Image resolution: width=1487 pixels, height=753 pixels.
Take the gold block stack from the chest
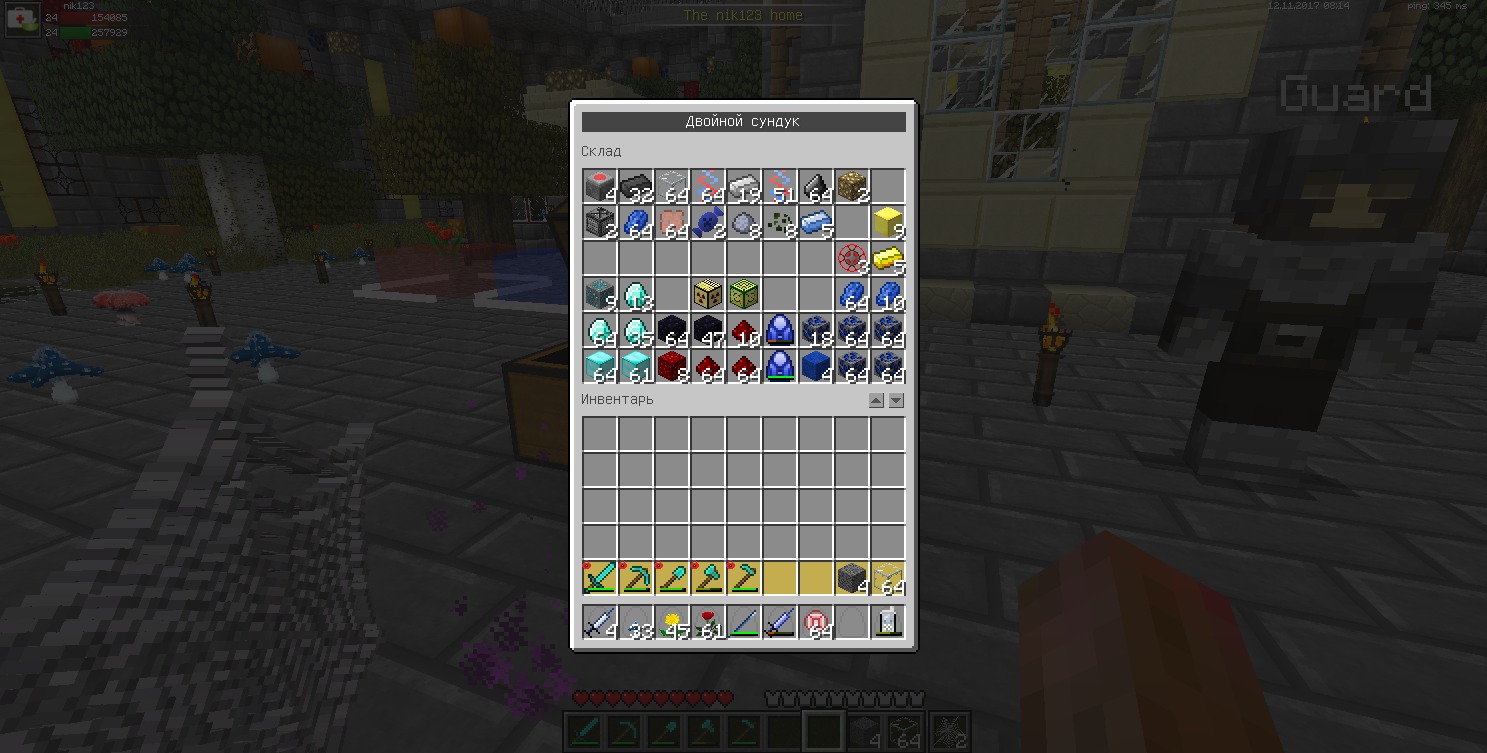point(888,222)
